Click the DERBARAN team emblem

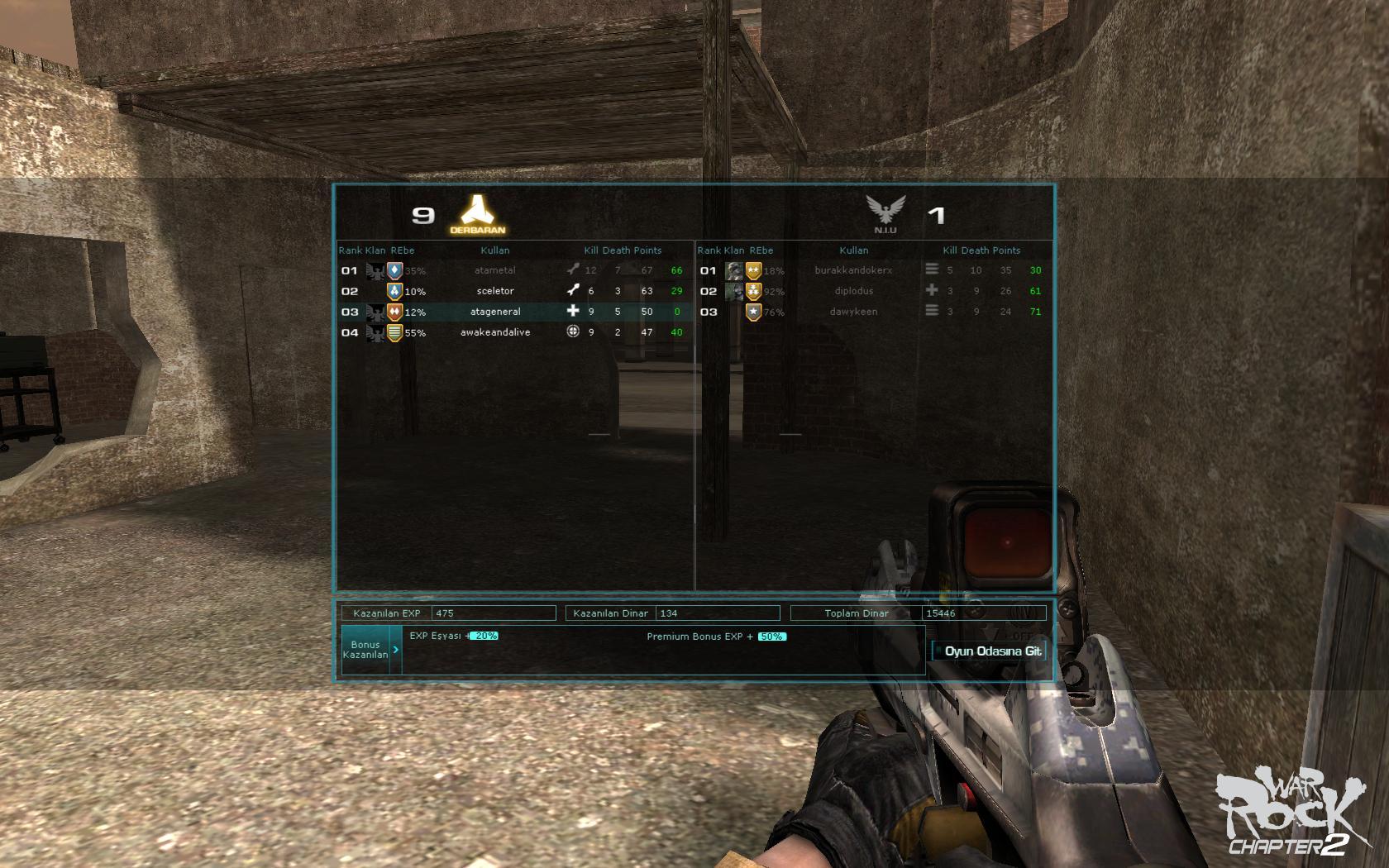click(477, 214)
